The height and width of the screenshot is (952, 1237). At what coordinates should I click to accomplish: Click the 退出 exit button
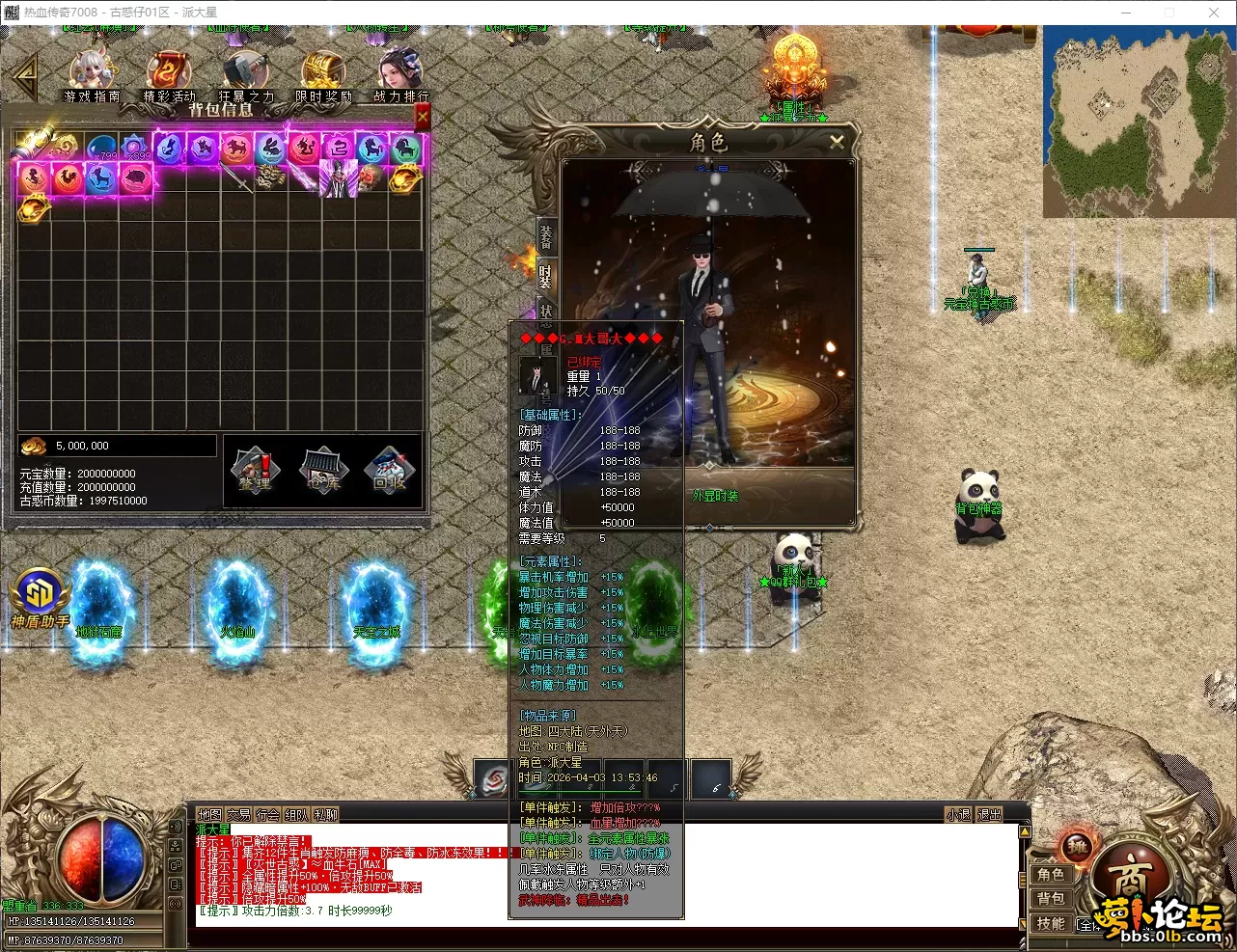[989, 815]
